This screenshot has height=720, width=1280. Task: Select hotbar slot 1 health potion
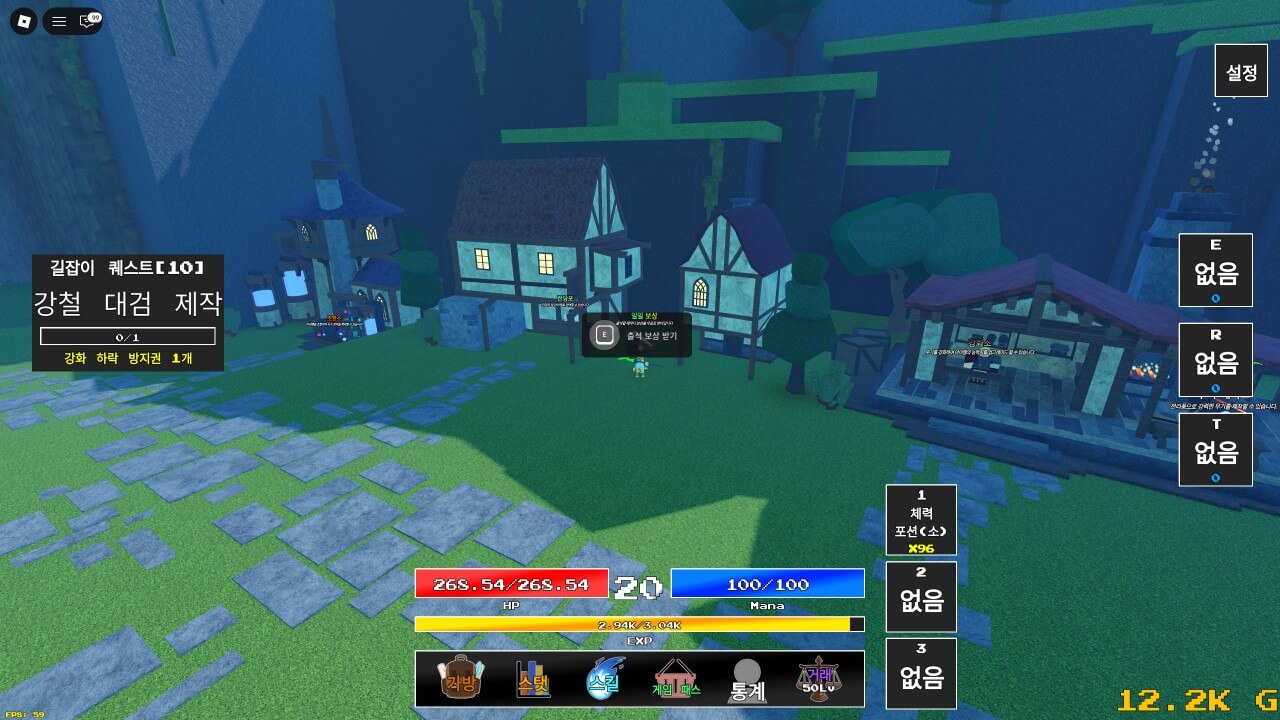921,518
